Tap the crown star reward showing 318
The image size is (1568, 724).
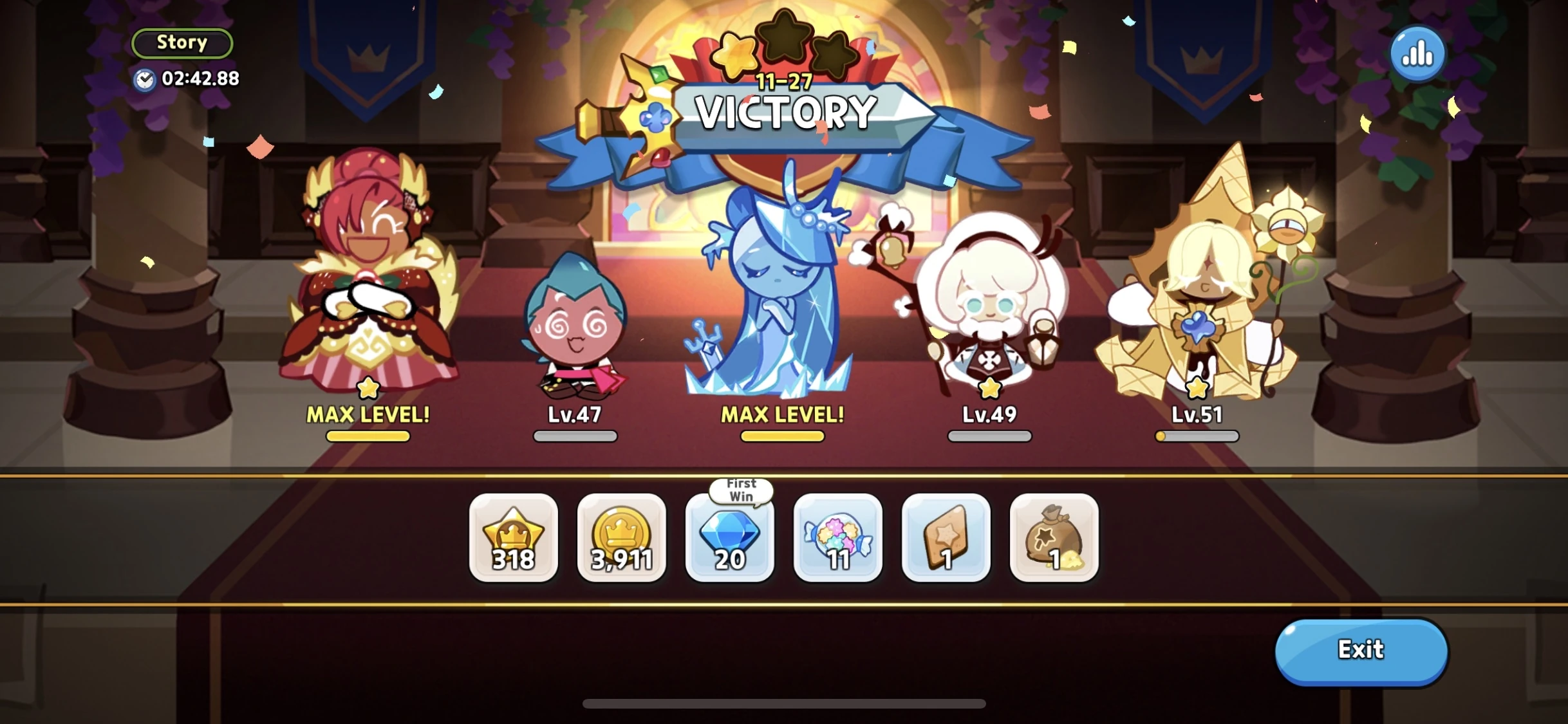513,539
